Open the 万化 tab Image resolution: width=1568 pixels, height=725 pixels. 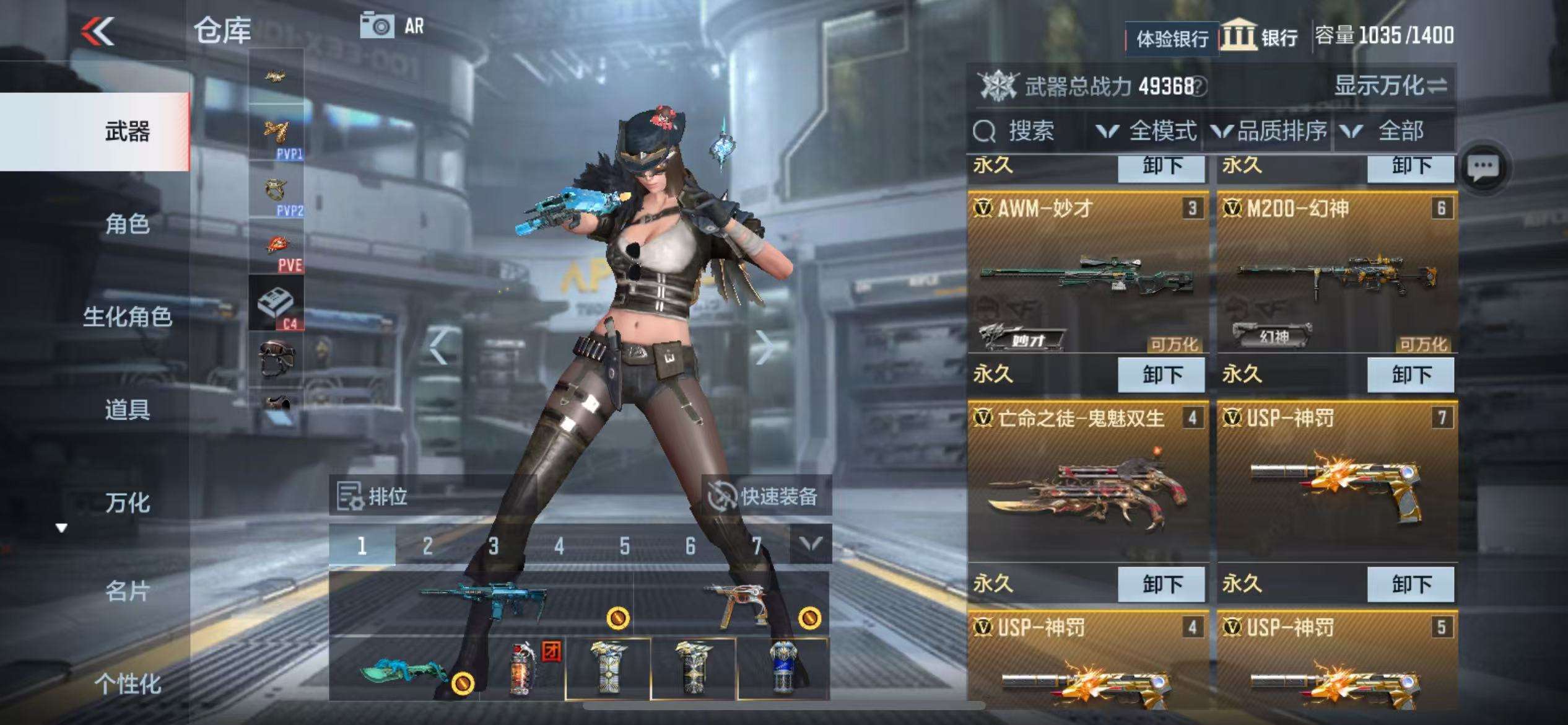(x=127, y=503)
